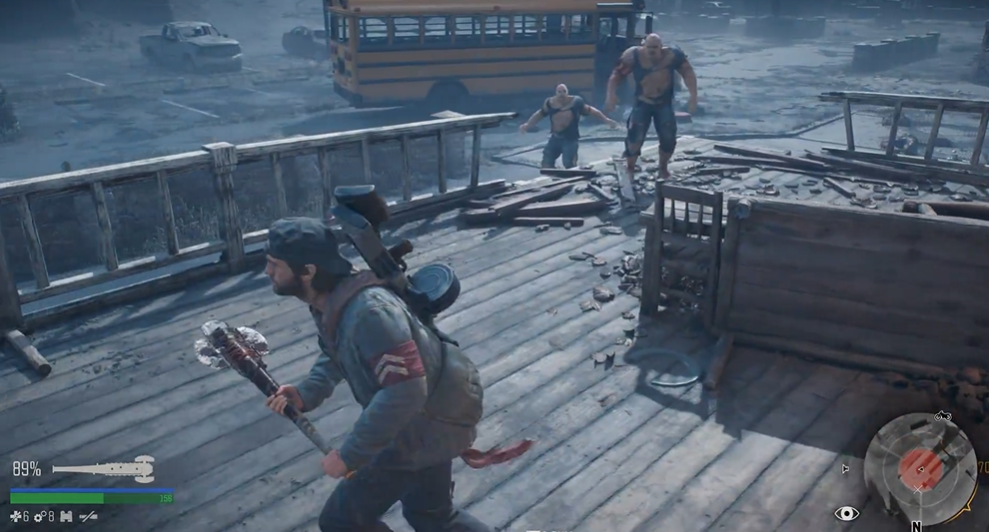Screen dimensions: 989x532
Task: Click the gear scrap count icon
Action: [40, 516]
